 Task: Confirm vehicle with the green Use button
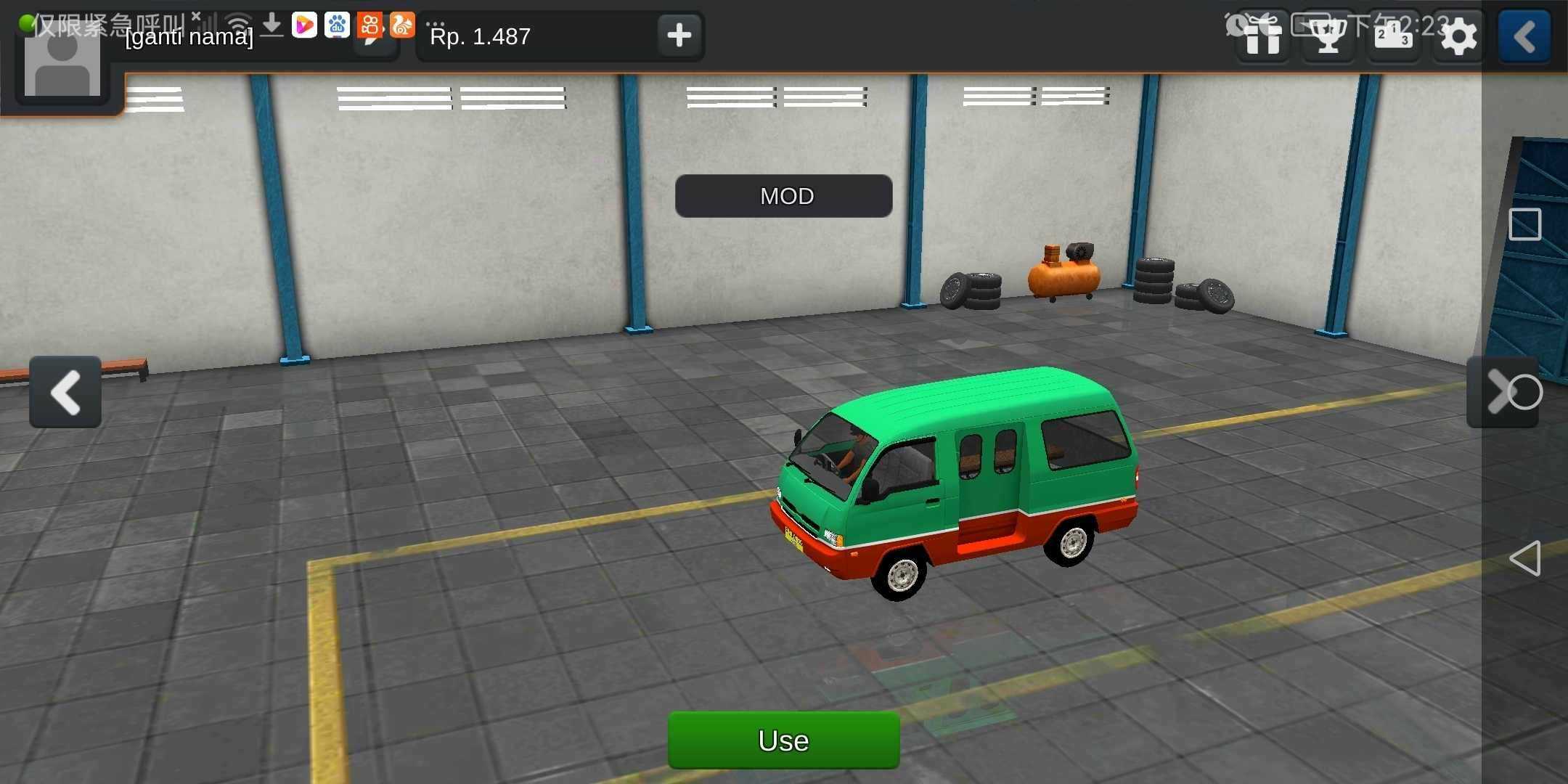pyautogui.click(x=783, y=740)
